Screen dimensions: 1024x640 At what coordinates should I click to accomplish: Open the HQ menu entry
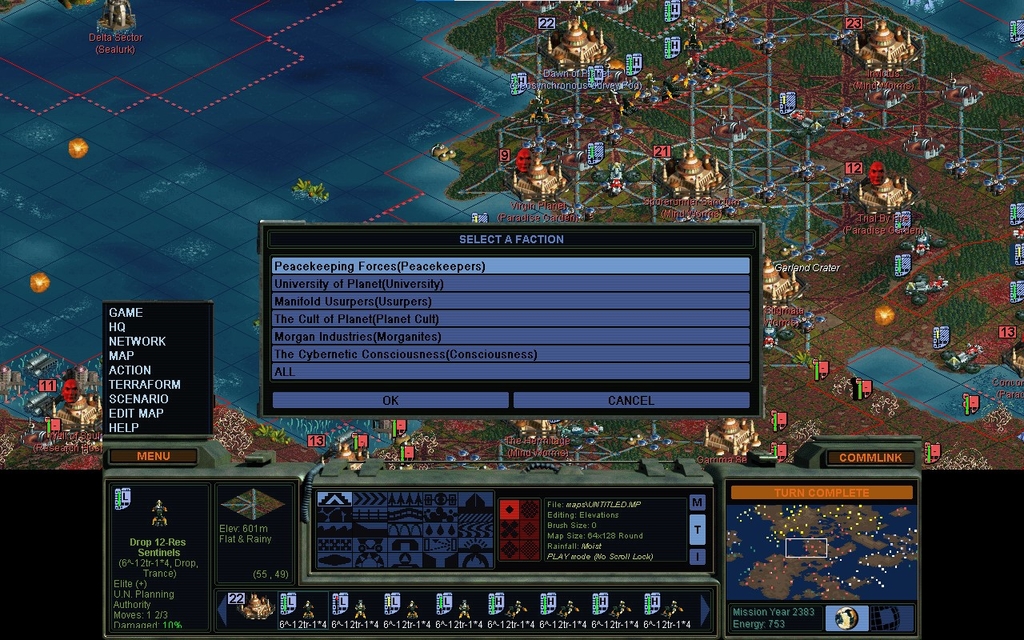117,327
